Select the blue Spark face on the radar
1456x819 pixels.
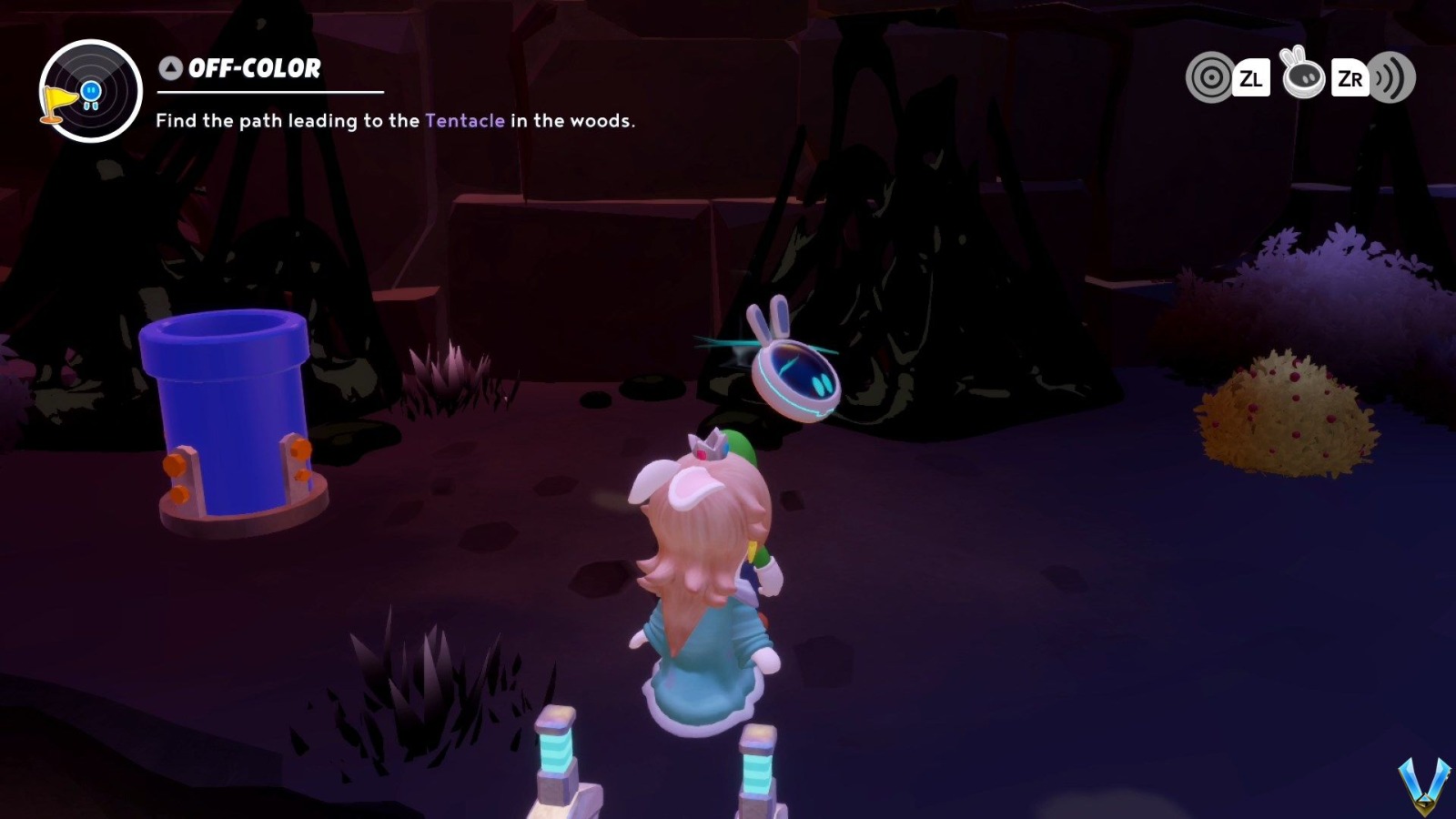pos(91,89)
